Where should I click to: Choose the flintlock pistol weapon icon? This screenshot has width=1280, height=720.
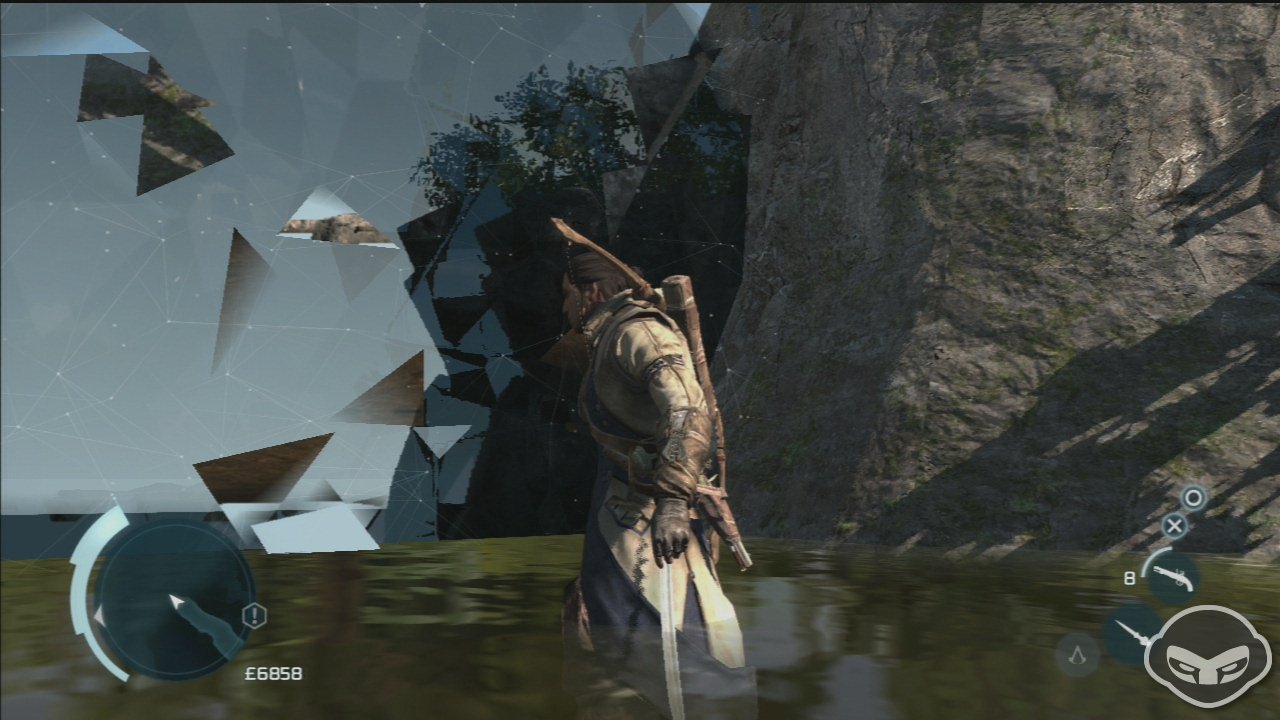[x=1172, y=577]
